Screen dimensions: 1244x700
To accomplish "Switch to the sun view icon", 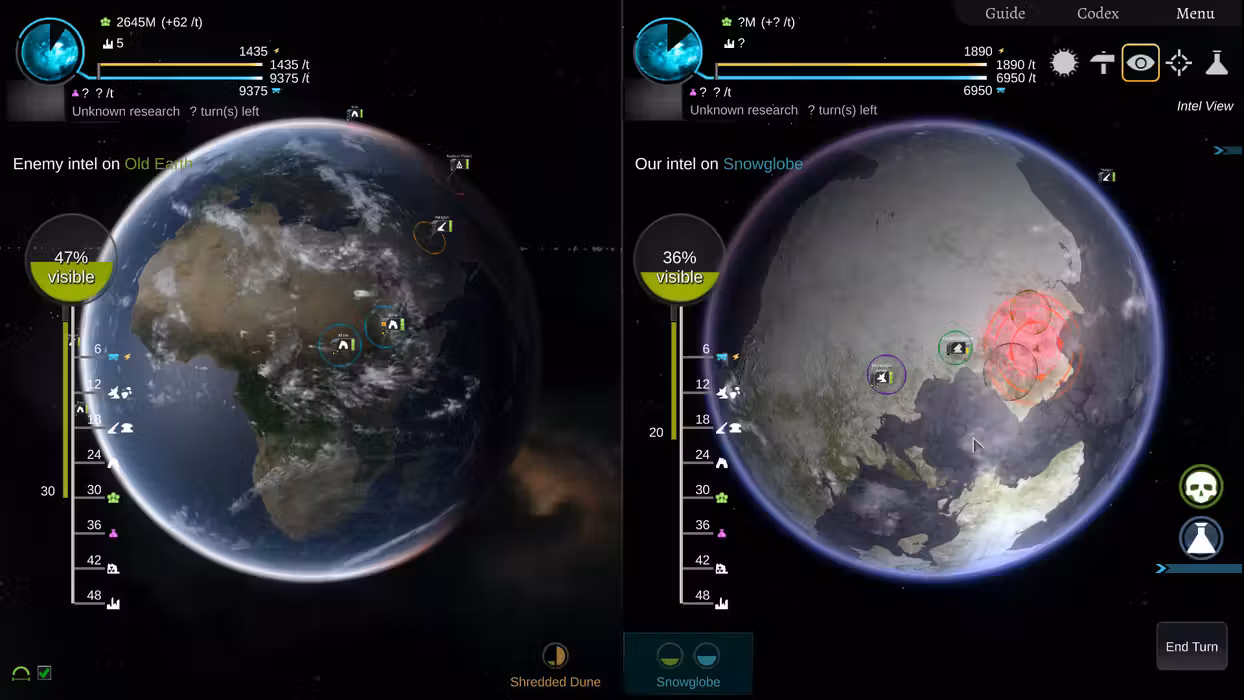I will (x=1064, y=63).
